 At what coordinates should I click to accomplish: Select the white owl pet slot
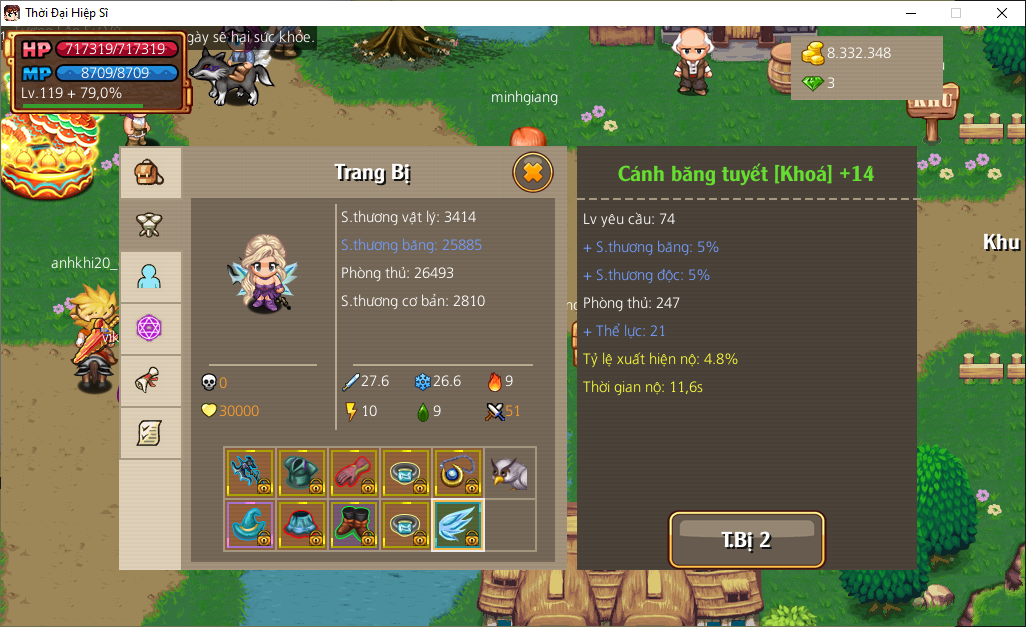[x=510, y=473]
